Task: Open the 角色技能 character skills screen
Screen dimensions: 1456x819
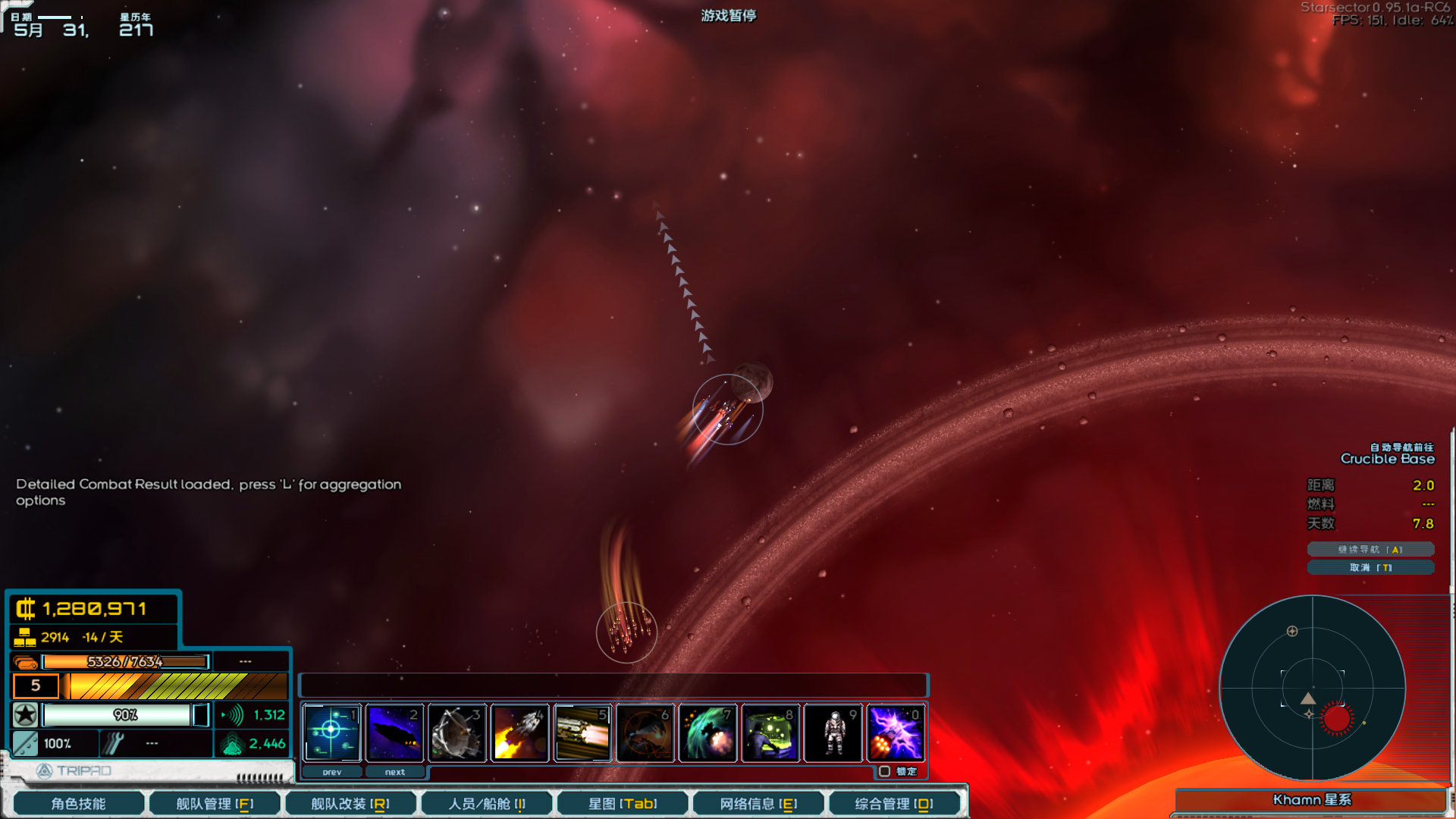Action: [x=79, y=803]
